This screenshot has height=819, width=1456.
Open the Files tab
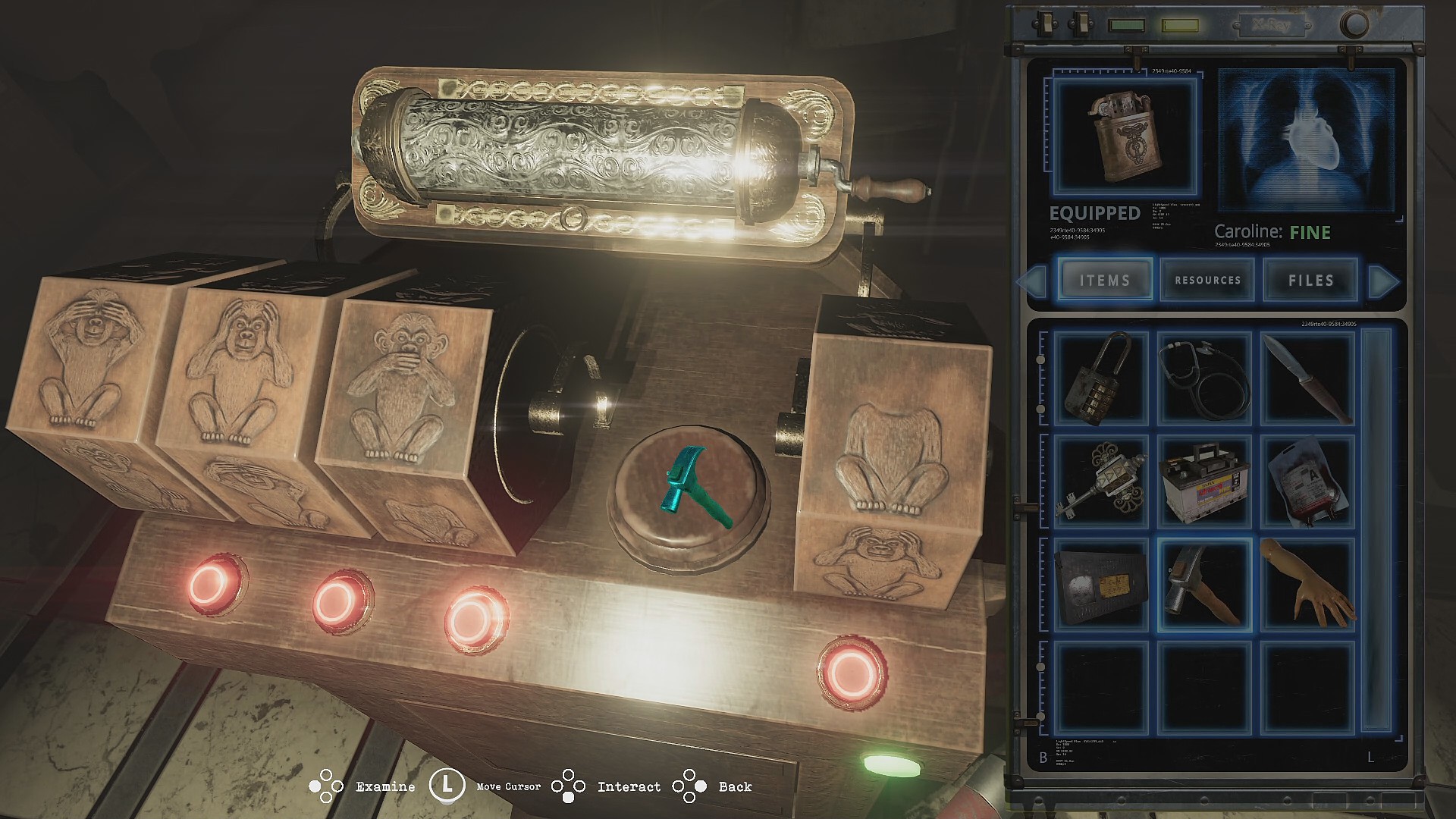[x=1310, y=280]
